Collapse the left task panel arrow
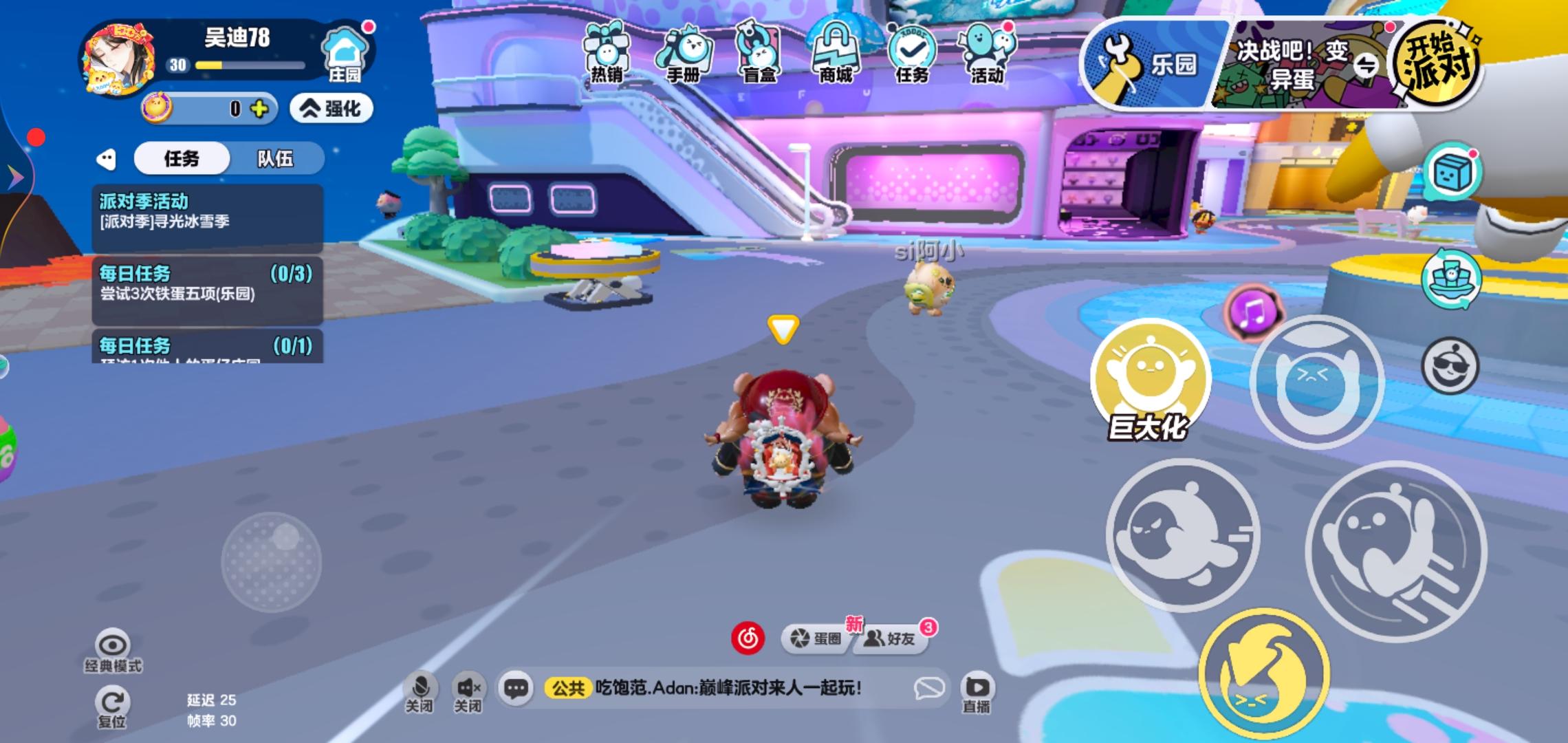This screenshot has width=1568, height=743. click(x=105, y=158)
